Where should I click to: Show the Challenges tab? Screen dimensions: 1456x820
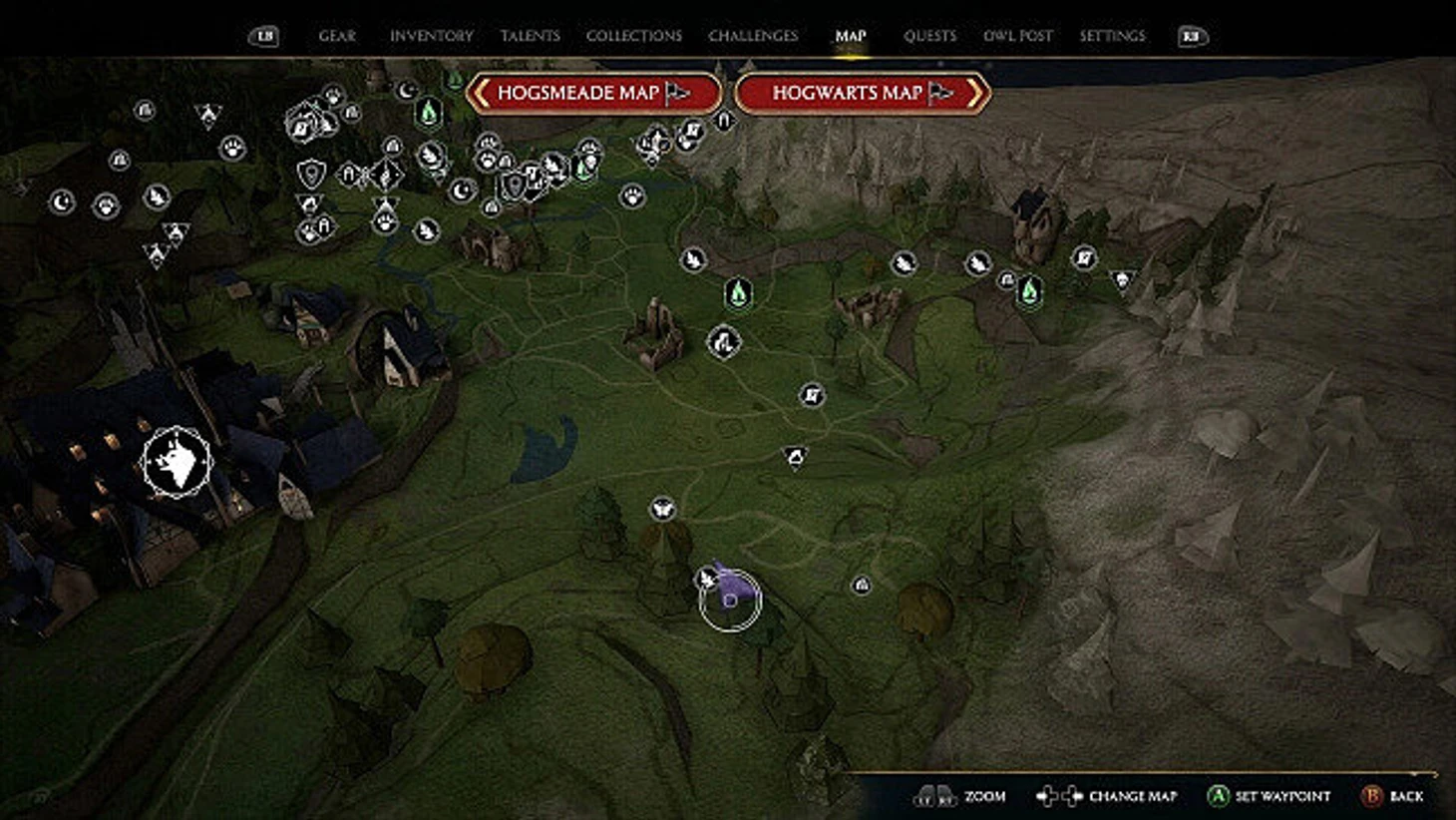click(753, 36)
